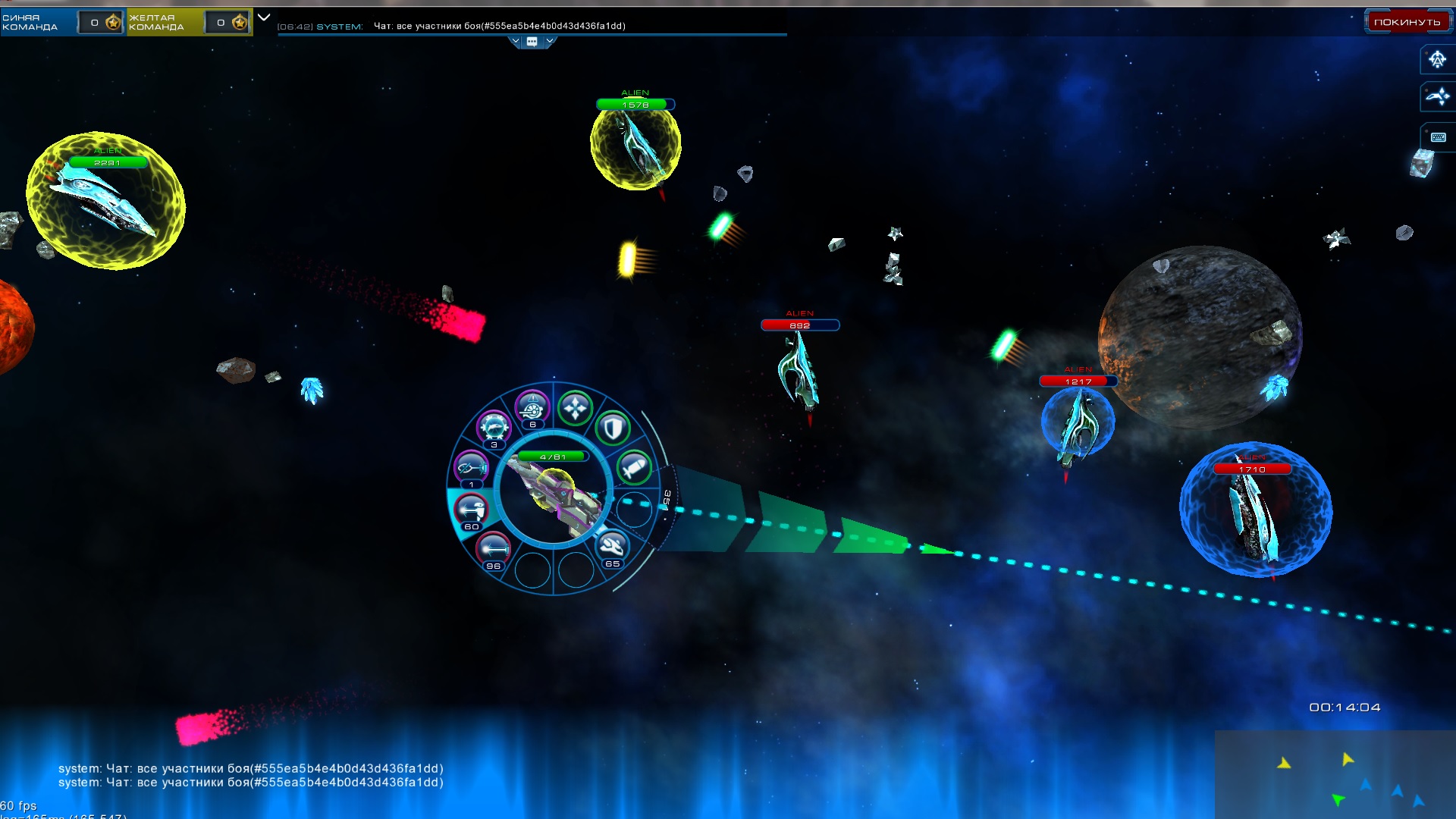Click the minimap in the corner
The image size is (1456, 819).
point(1335,773)
